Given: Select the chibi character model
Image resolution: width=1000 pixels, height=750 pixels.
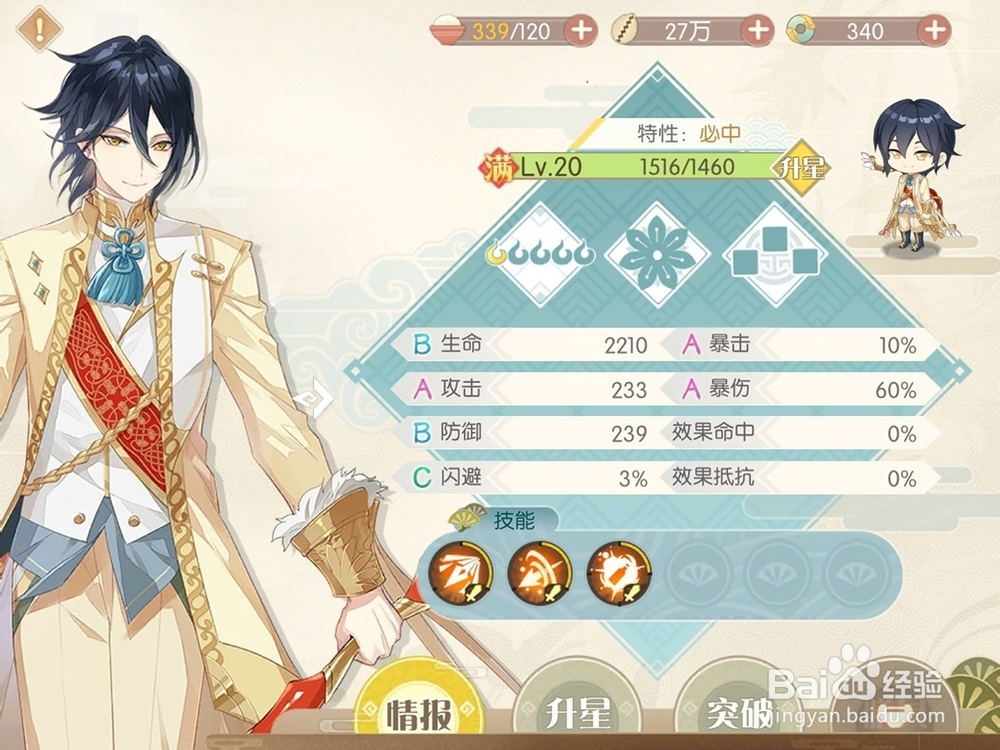Looking at the screenshot, I should coord(913,180).
